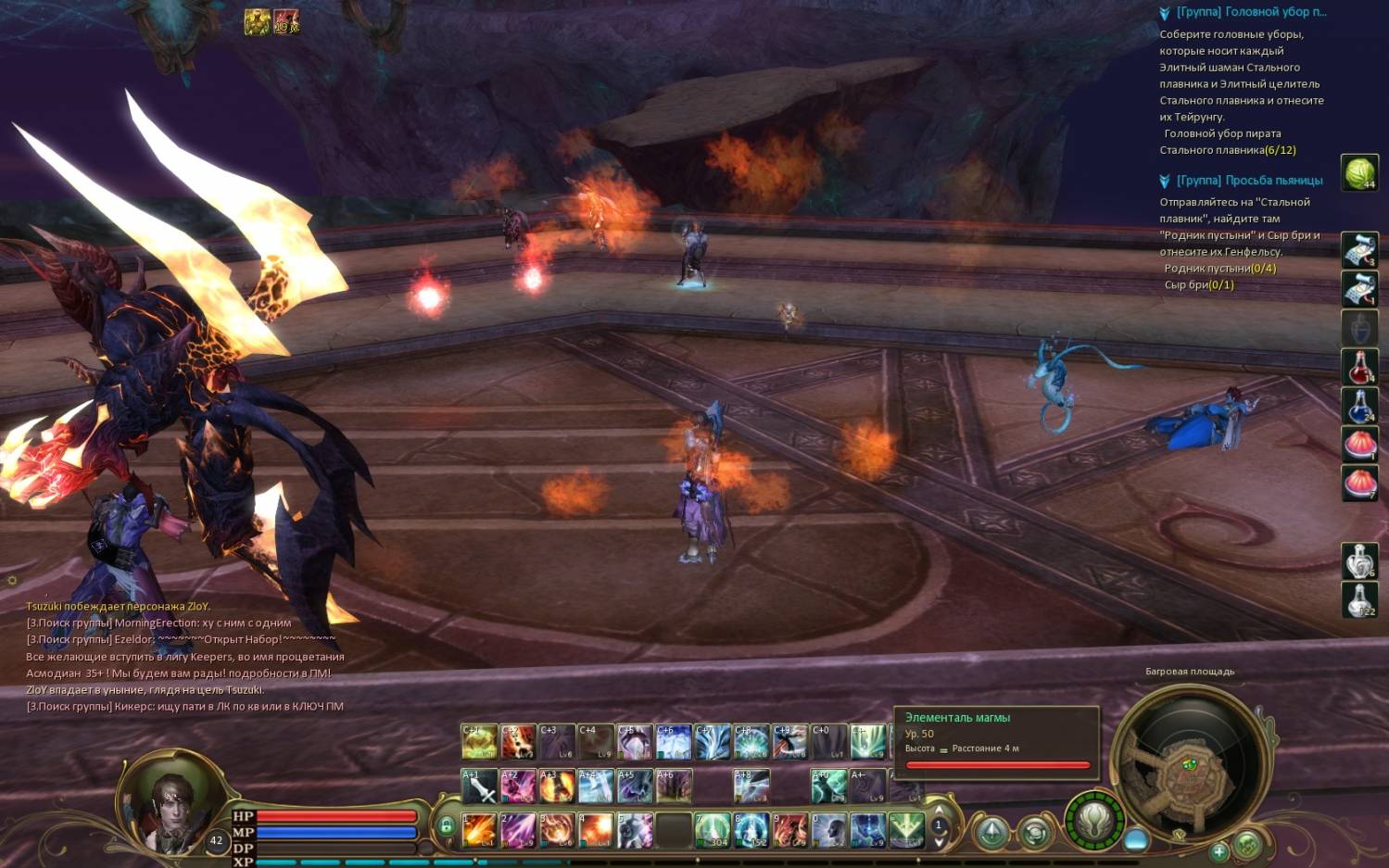Viewport: 1389px width, 868px height.
Task: Open the "Просьба пьяницы" quest entry
Action: point(1249,181)
